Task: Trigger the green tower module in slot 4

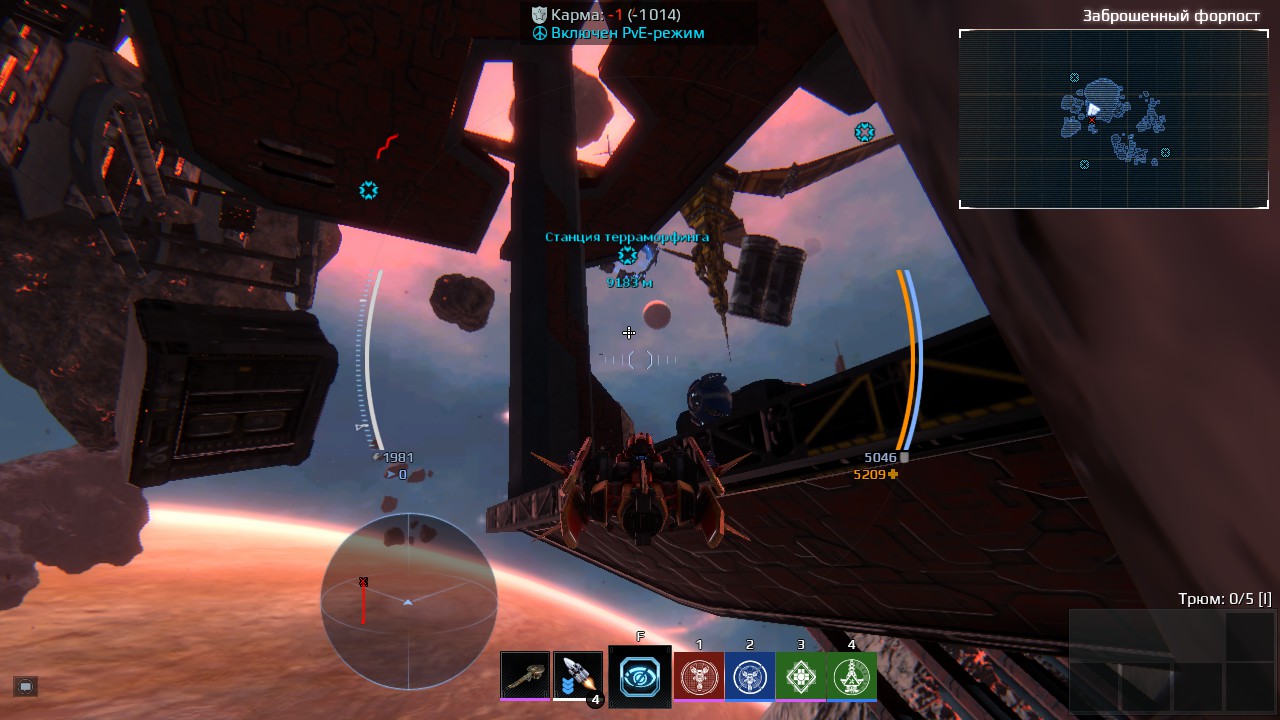Action: pos(852,676)
